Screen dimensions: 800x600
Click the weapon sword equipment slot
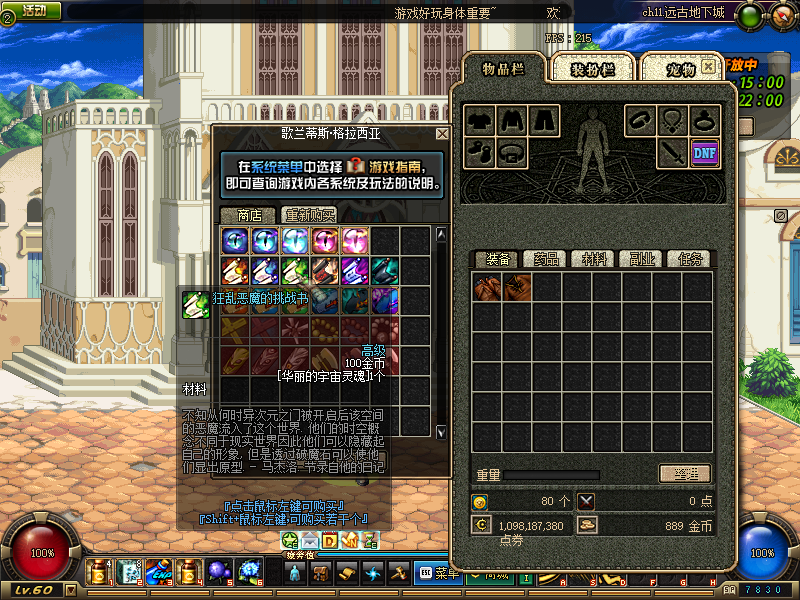point(671,152)
